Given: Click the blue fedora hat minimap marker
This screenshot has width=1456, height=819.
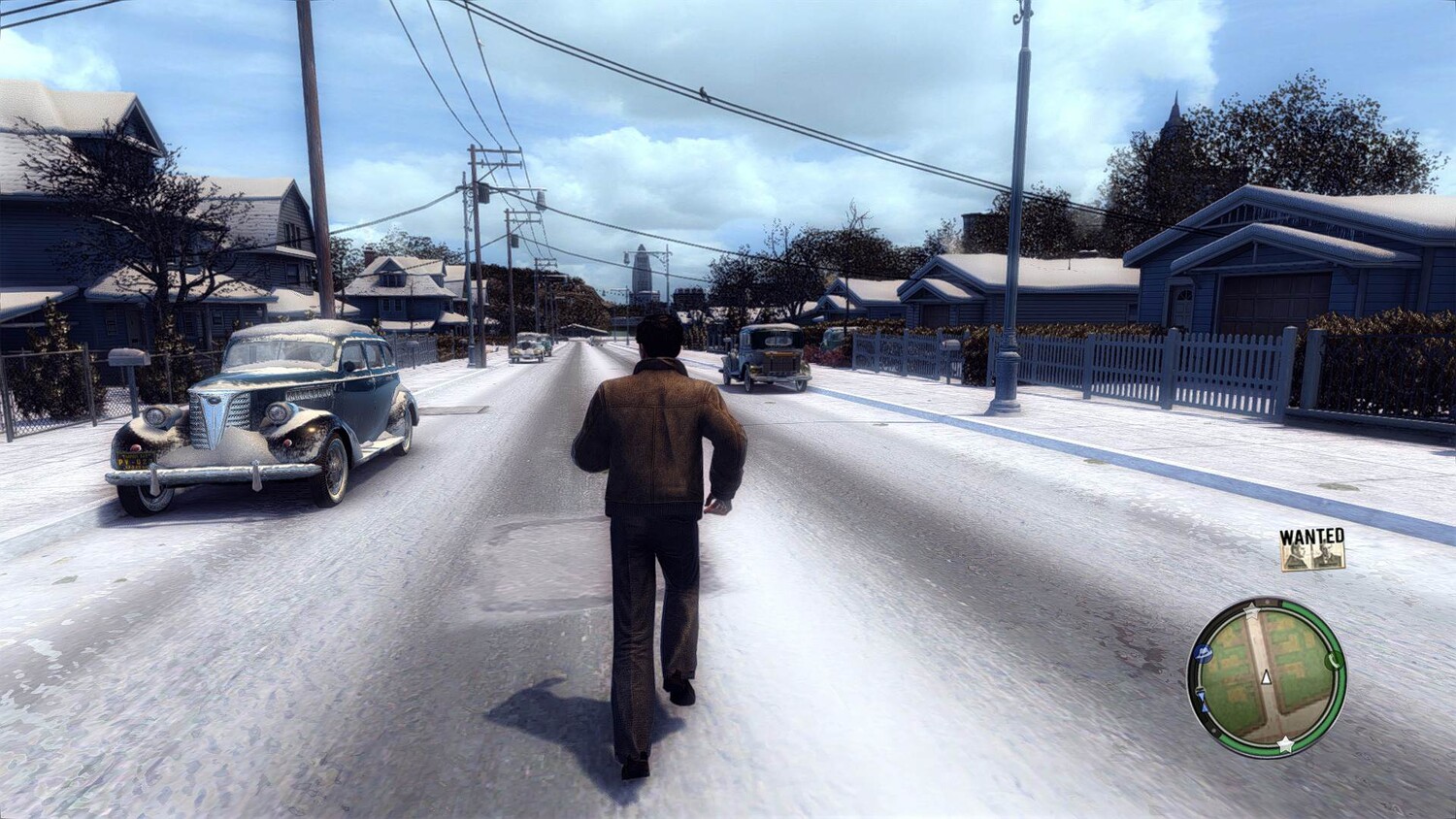Looking at the screenshot, I should pos(1204,654).
